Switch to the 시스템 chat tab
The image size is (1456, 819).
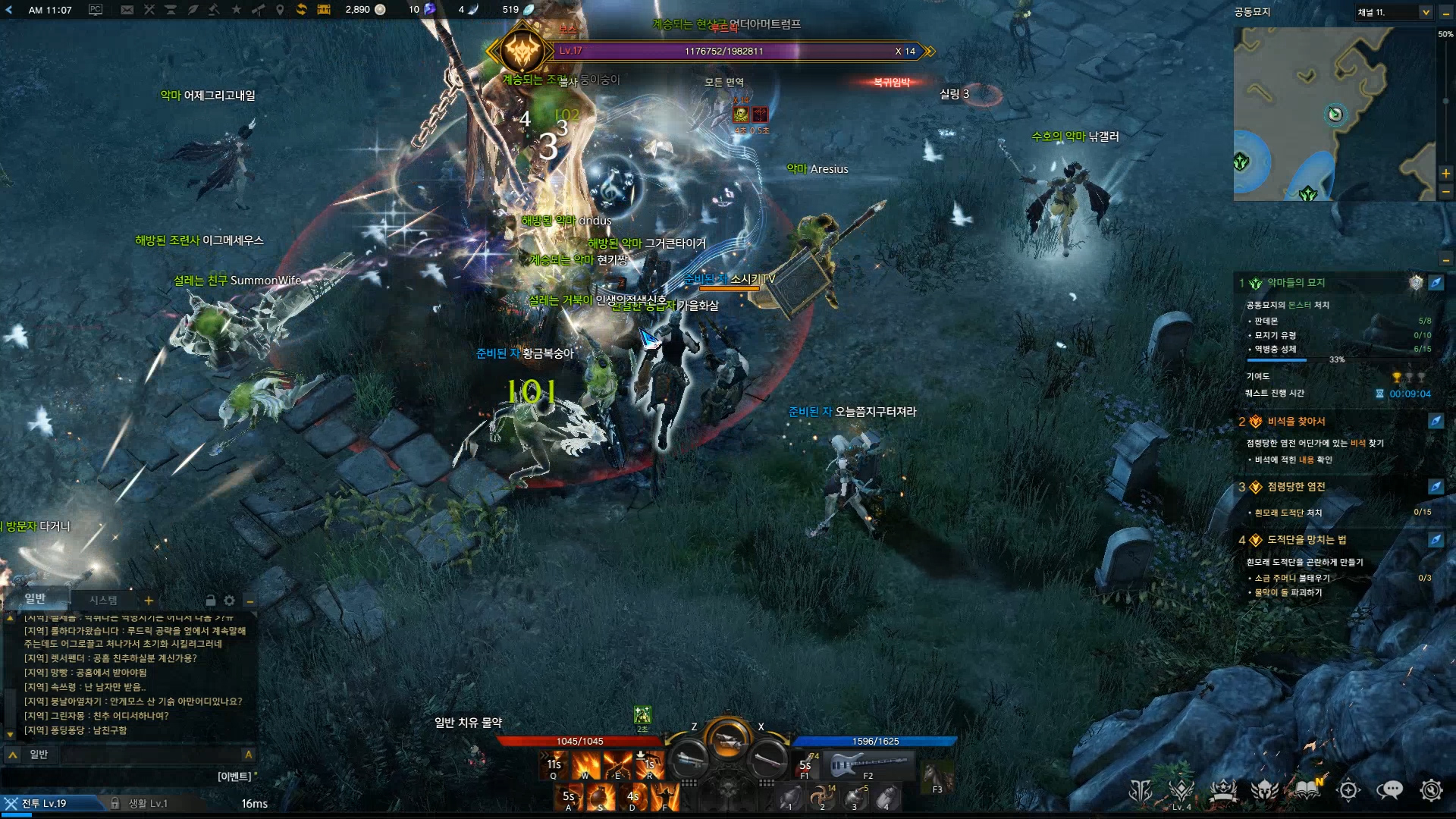pyautogui.click(x=103, y=600)
